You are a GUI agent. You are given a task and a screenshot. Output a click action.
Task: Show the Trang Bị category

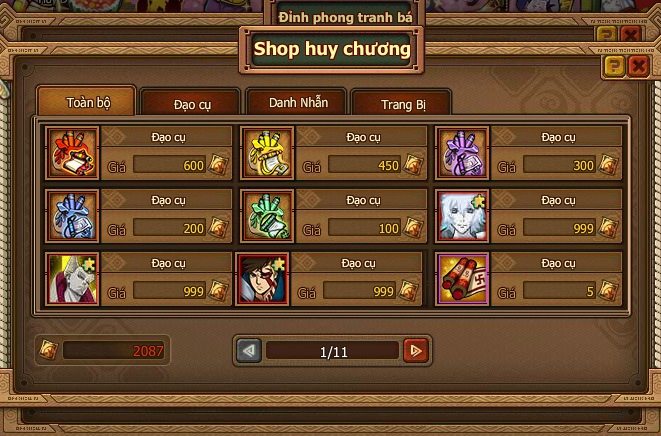pos(401,104)
